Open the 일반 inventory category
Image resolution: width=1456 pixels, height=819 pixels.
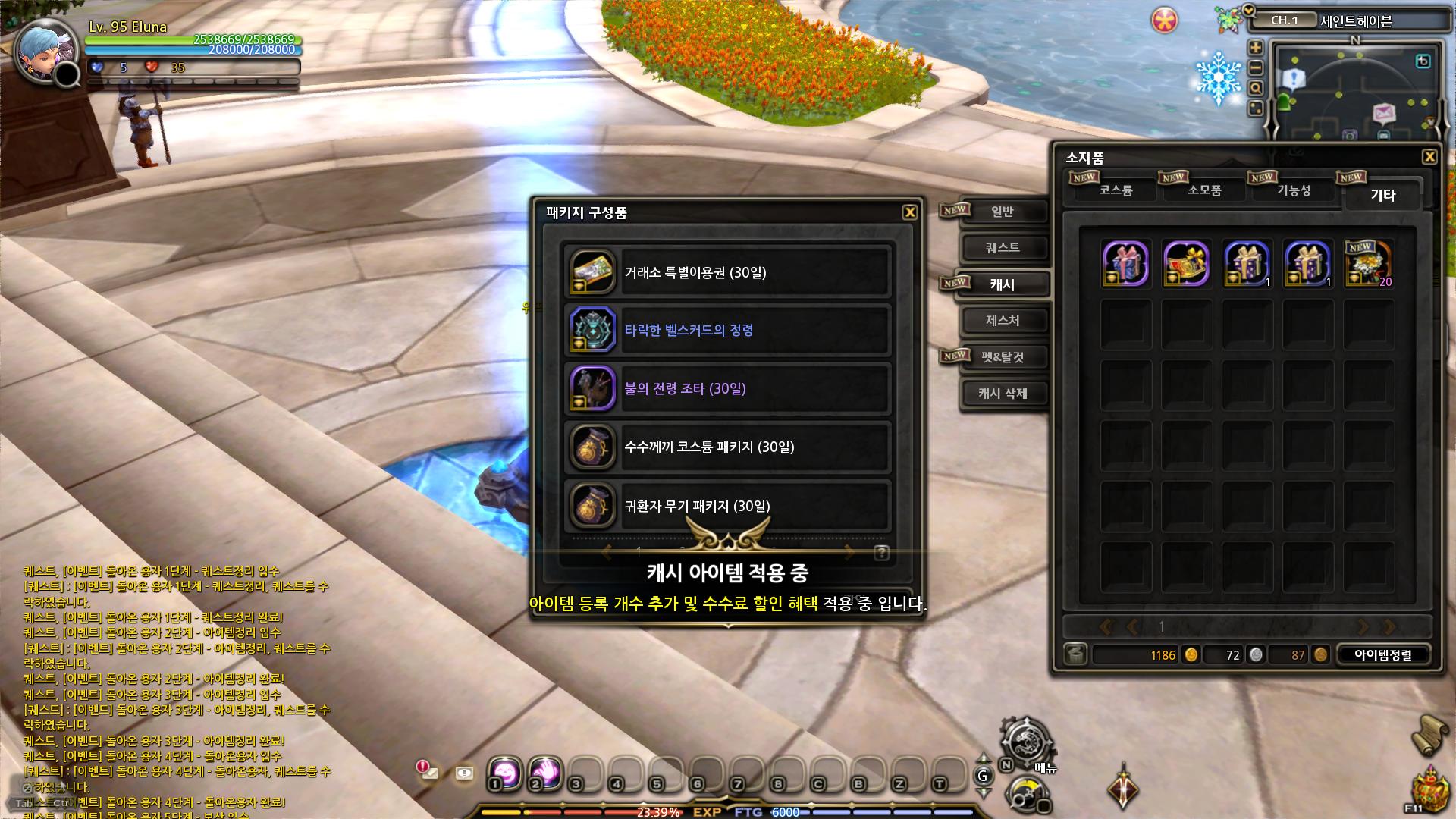pos(1002,212)
